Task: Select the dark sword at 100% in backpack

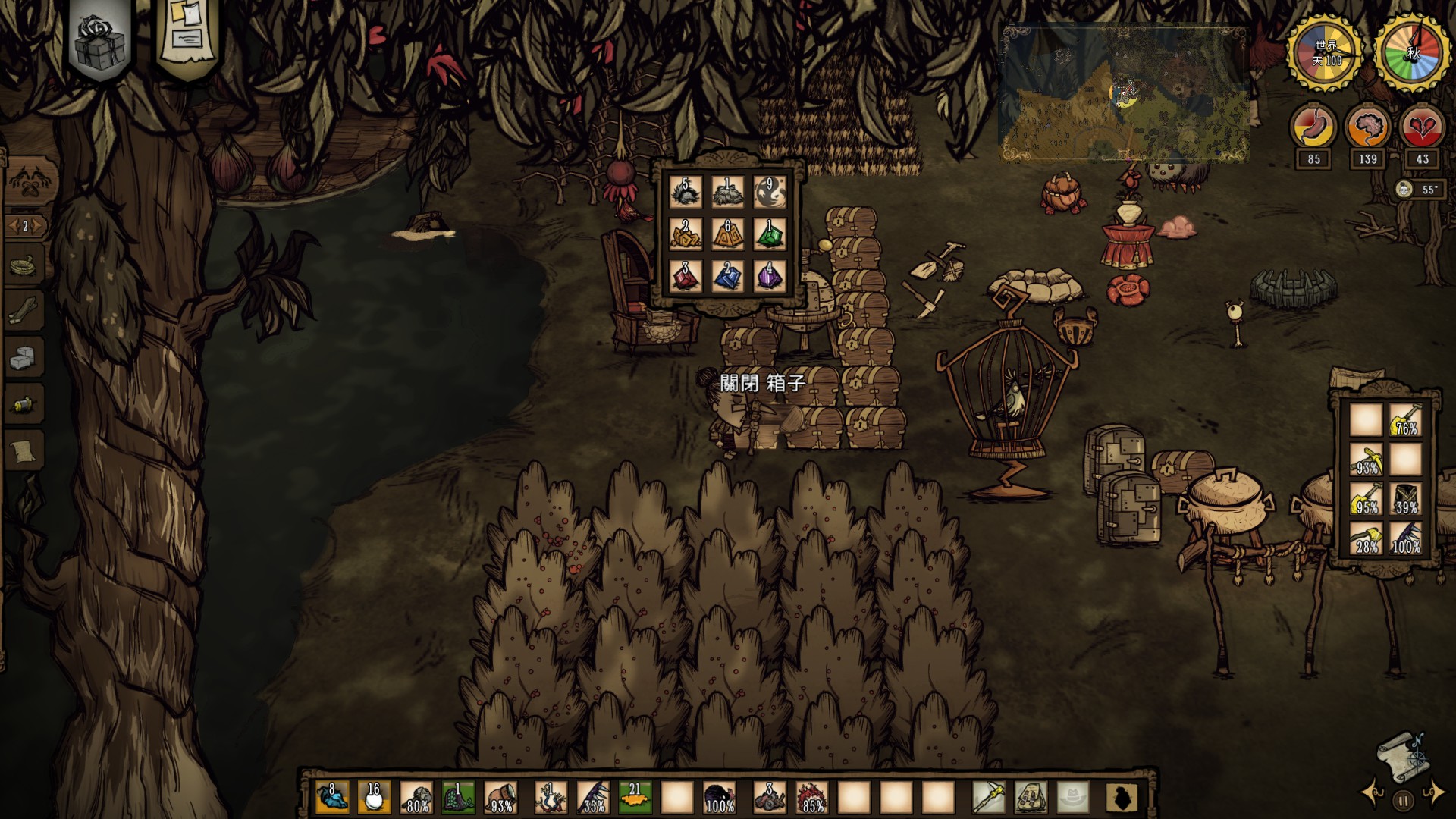Action: [x=1406, y=538]
